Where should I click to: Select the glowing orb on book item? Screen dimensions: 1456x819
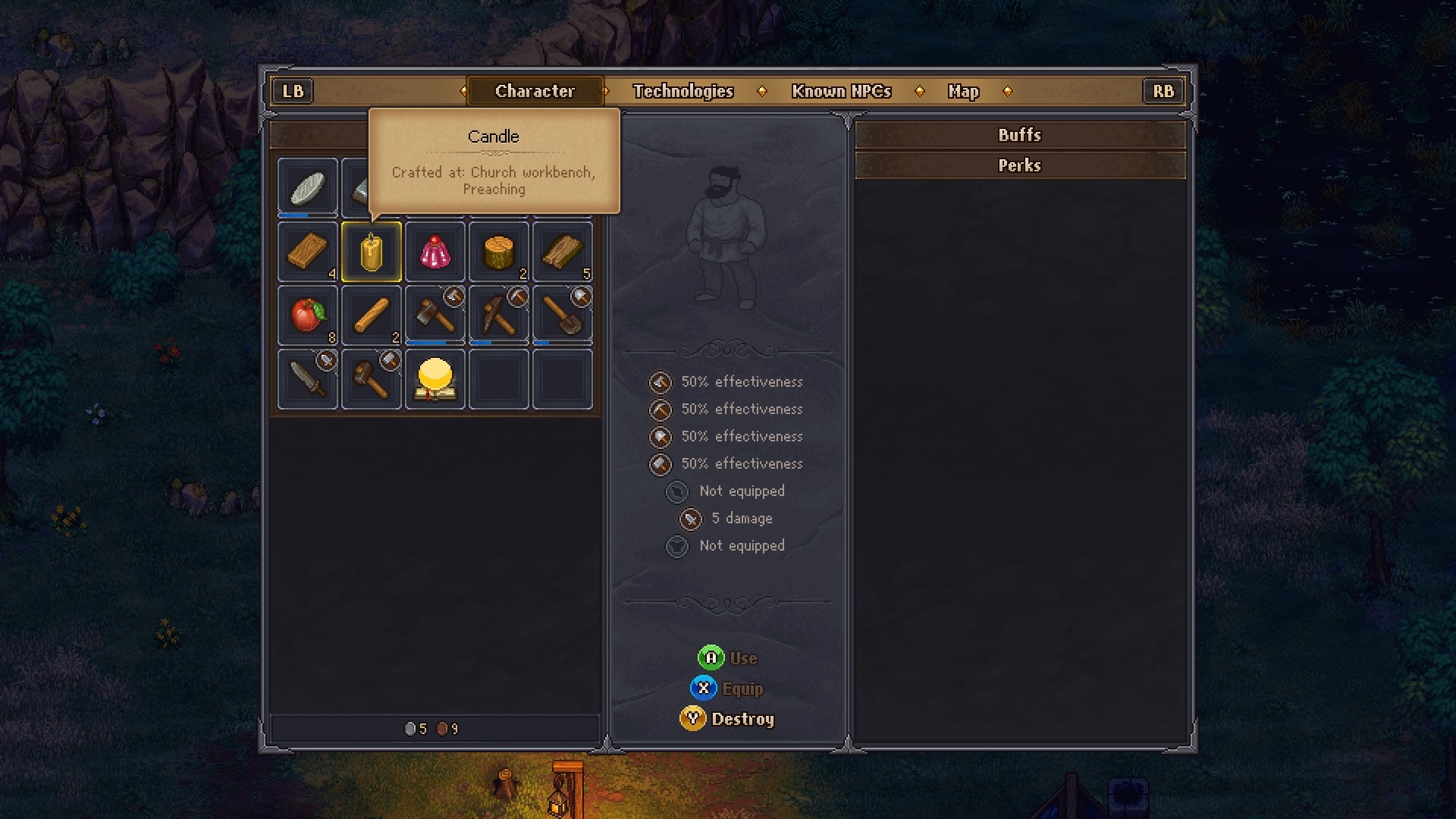click(435, 379)
